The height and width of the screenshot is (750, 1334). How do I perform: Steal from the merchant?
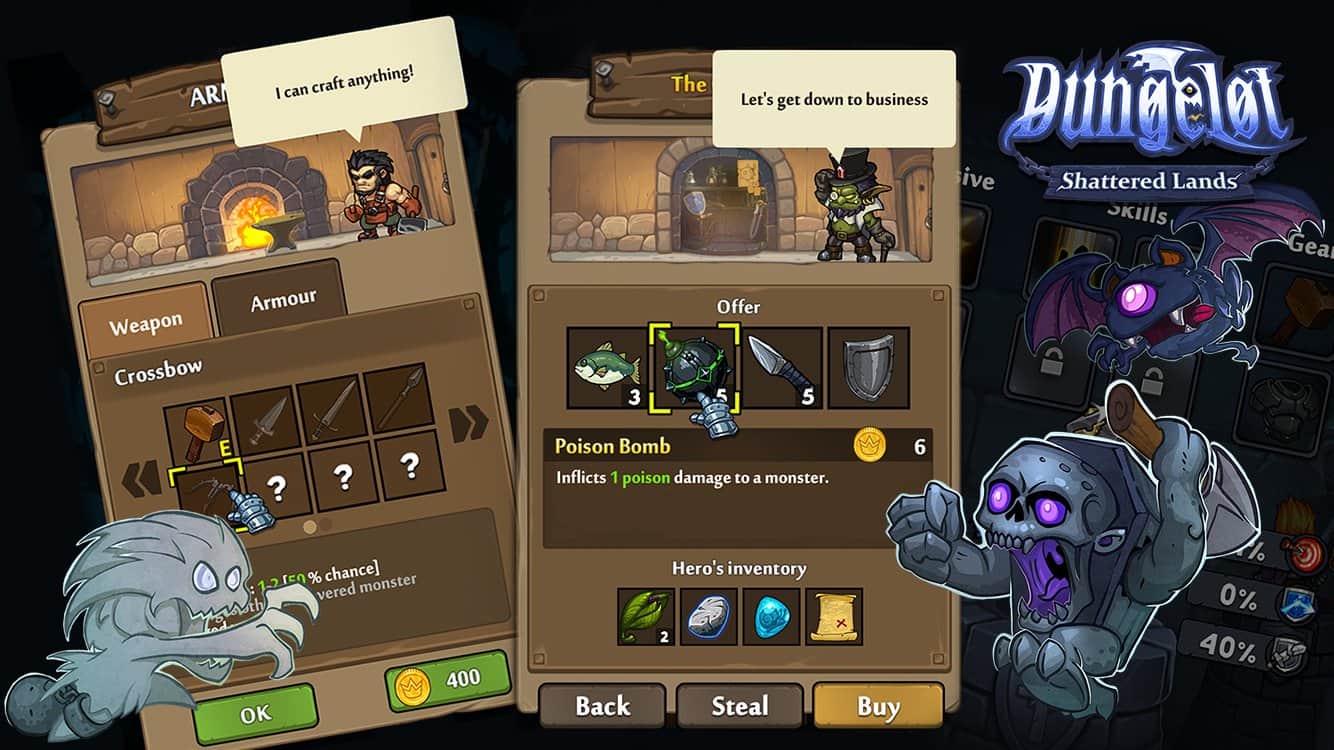[x=739, y=707]
